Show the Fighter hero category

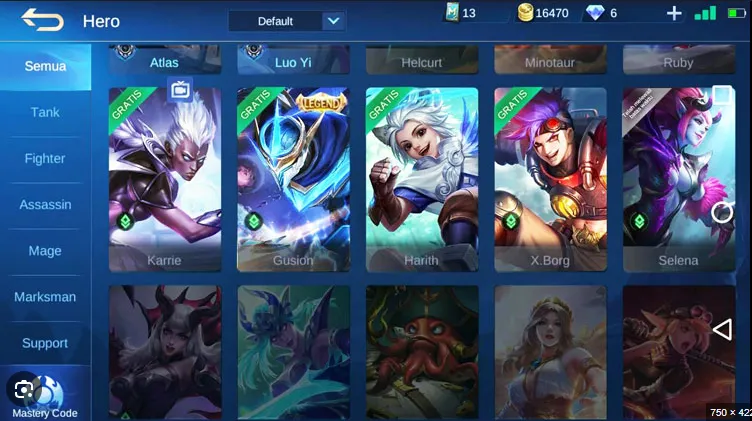[x=45, y=158]
